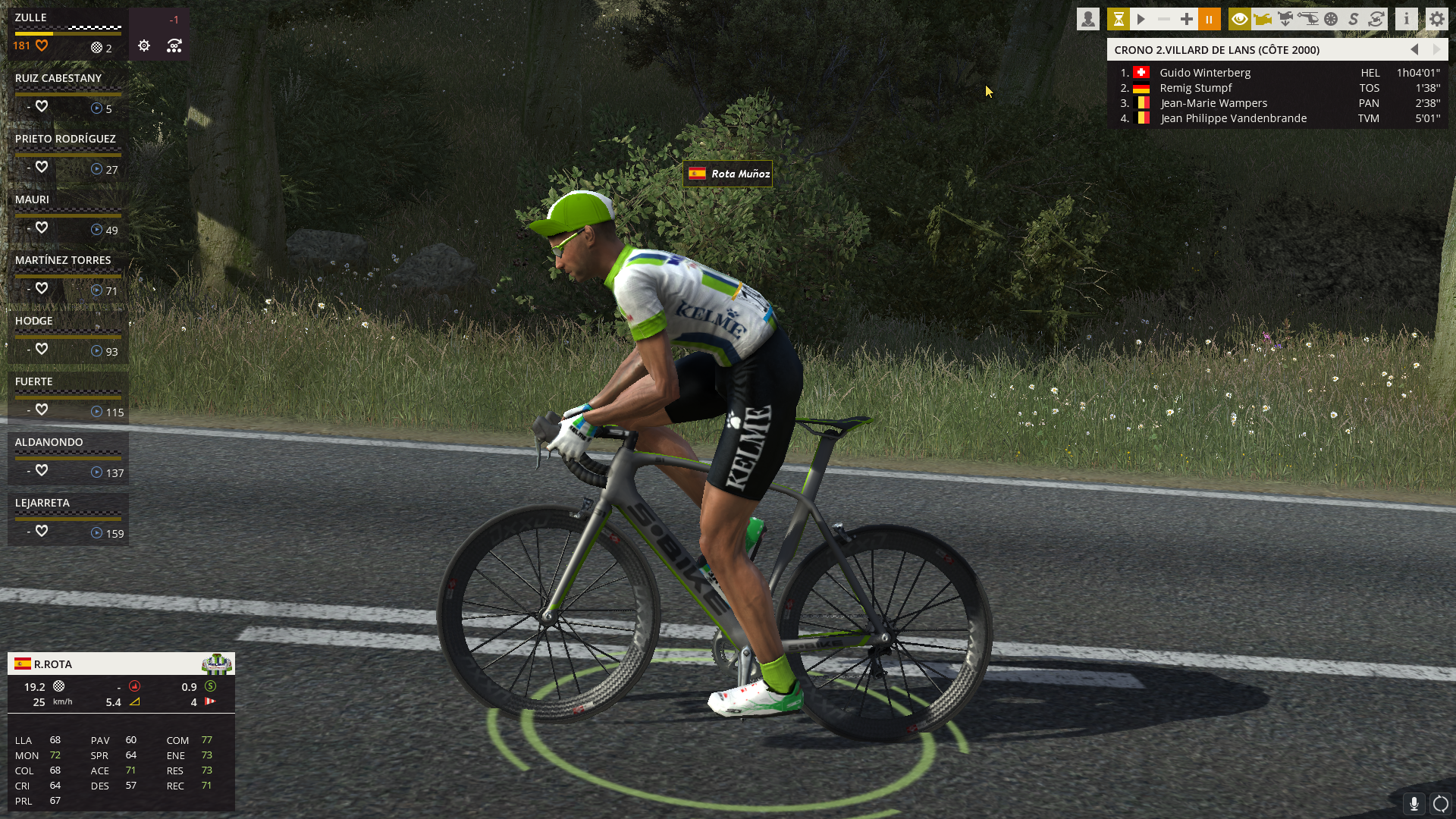Click the microphone icon
Image resolution: width=1456 pixels, height=819 pixels.
(x=1414, y=803)
